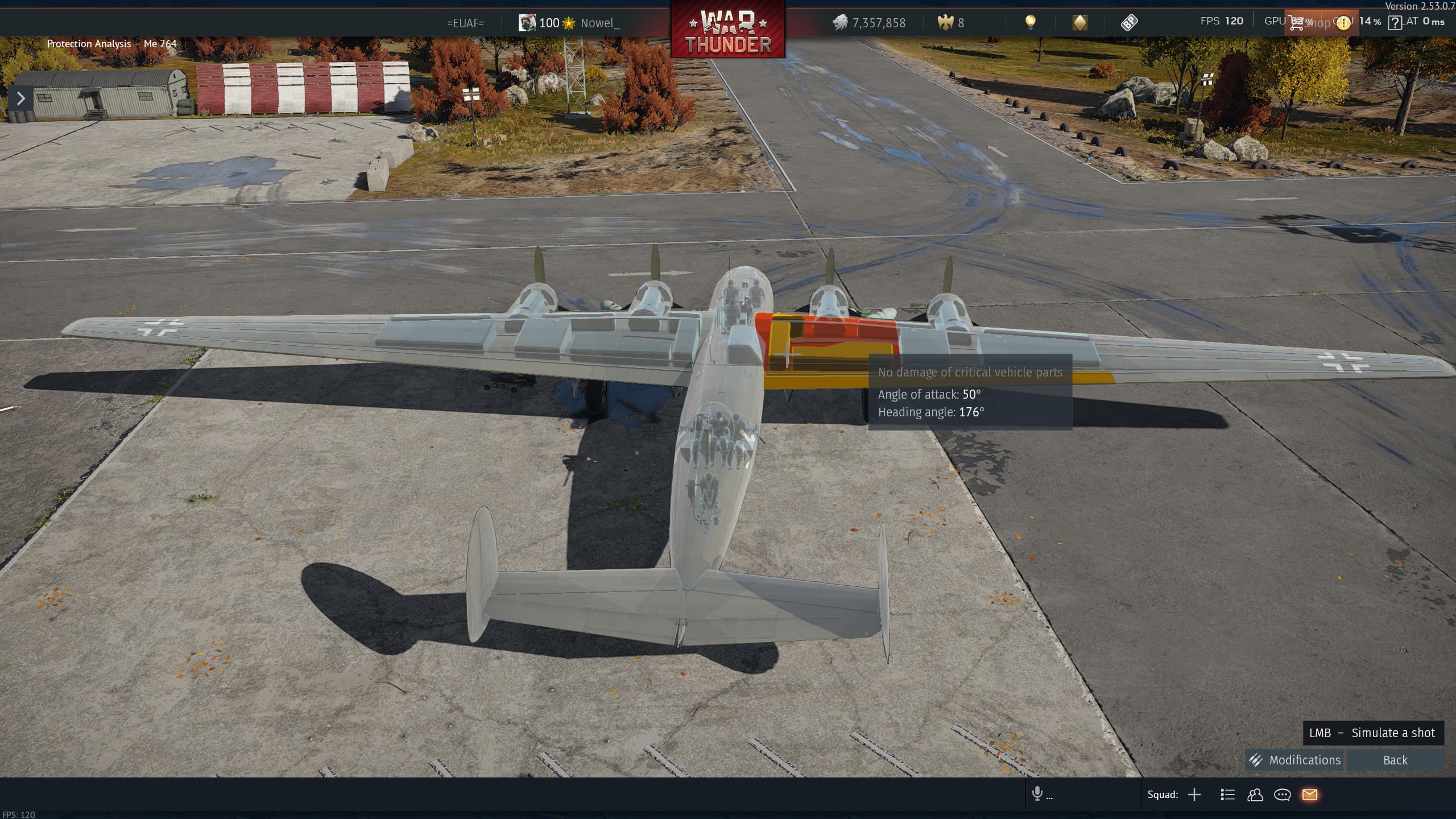The height and width of the screenshot is (819, 1456).
Task: Open the Battle Pass BP icon
Action: 1129,23
